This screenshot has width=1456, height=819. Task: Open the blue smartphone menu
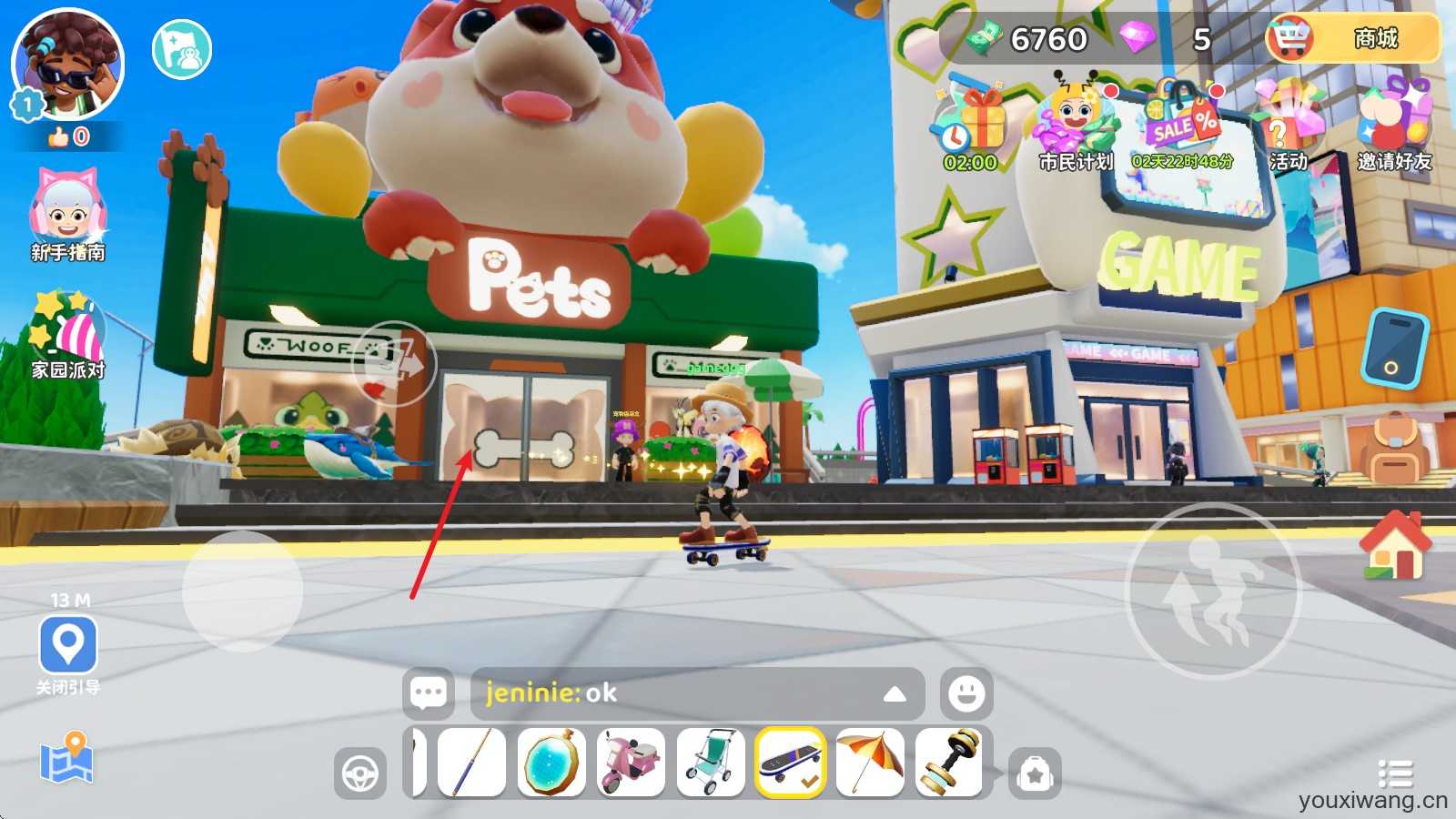click(x=1394, y=349)
